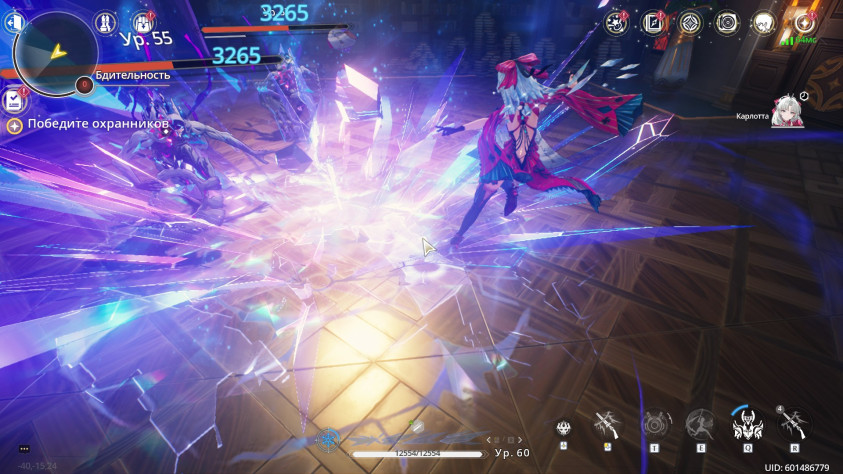Use the dimmed running-figure resonance skill
The image size is (843, 474).
[x=699, y=426]
